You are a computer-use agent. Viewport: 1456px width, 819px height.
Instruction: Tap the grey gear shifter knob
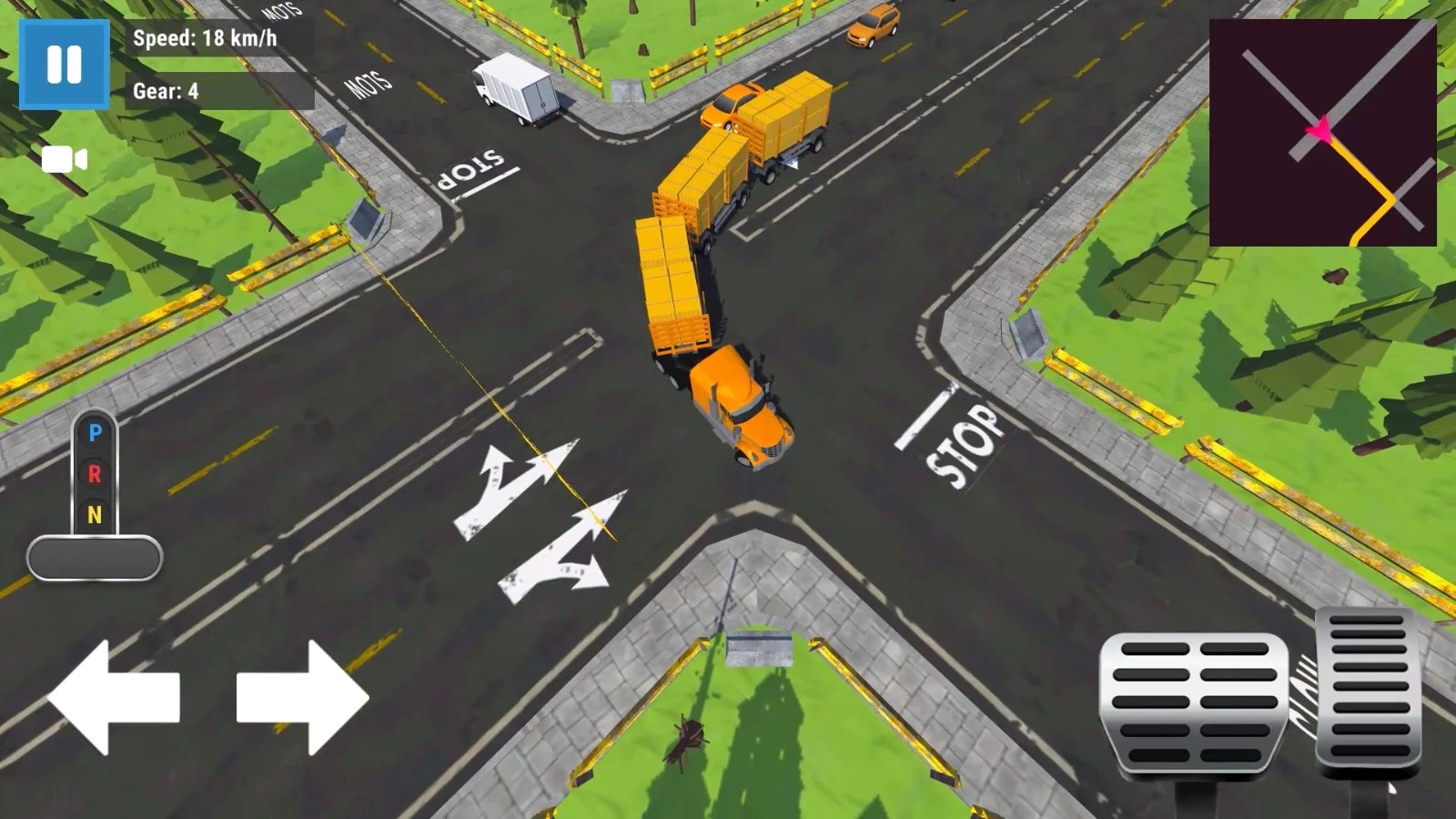click(95, 558)
